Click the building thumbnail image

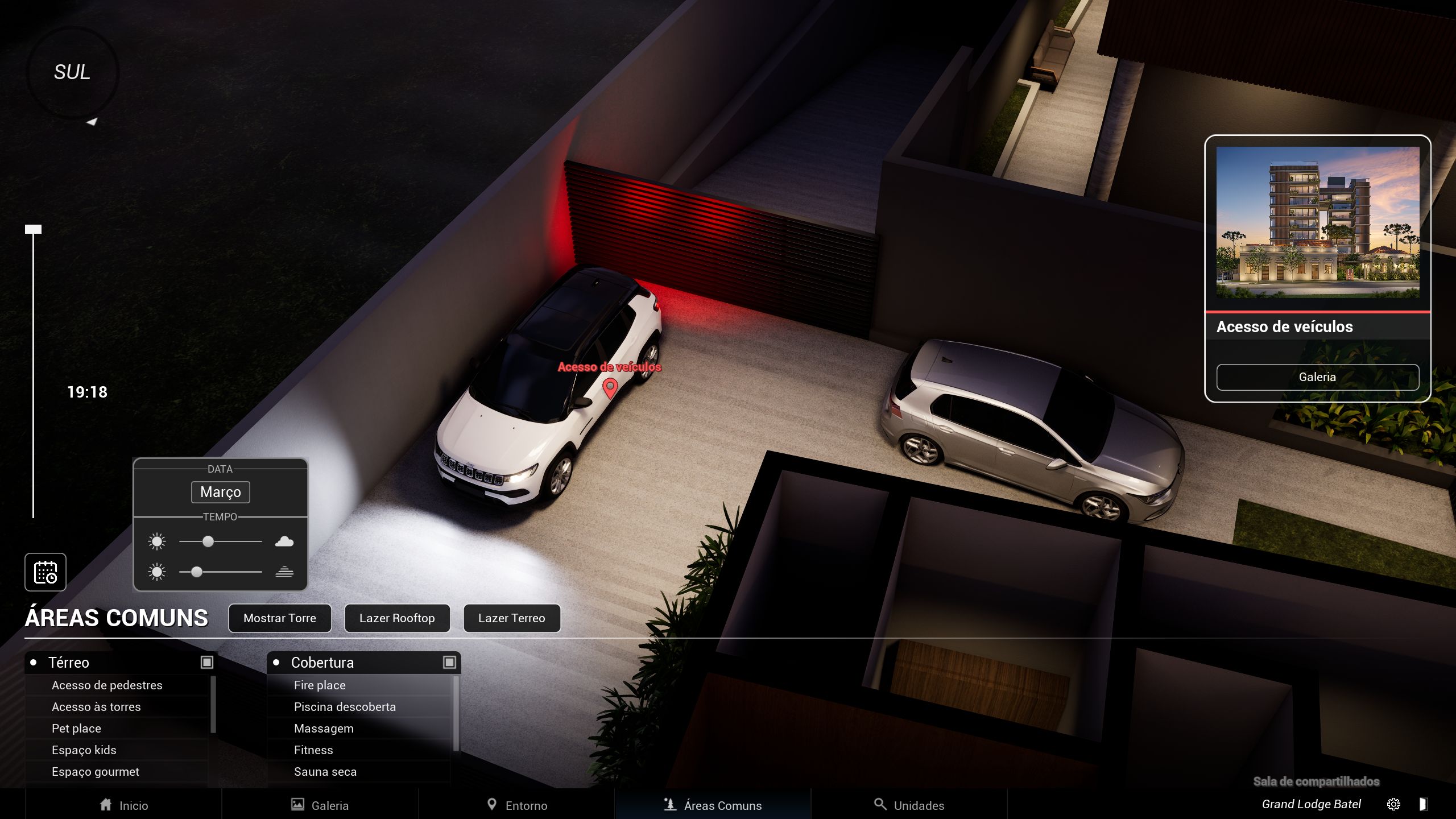point(1317,222)
